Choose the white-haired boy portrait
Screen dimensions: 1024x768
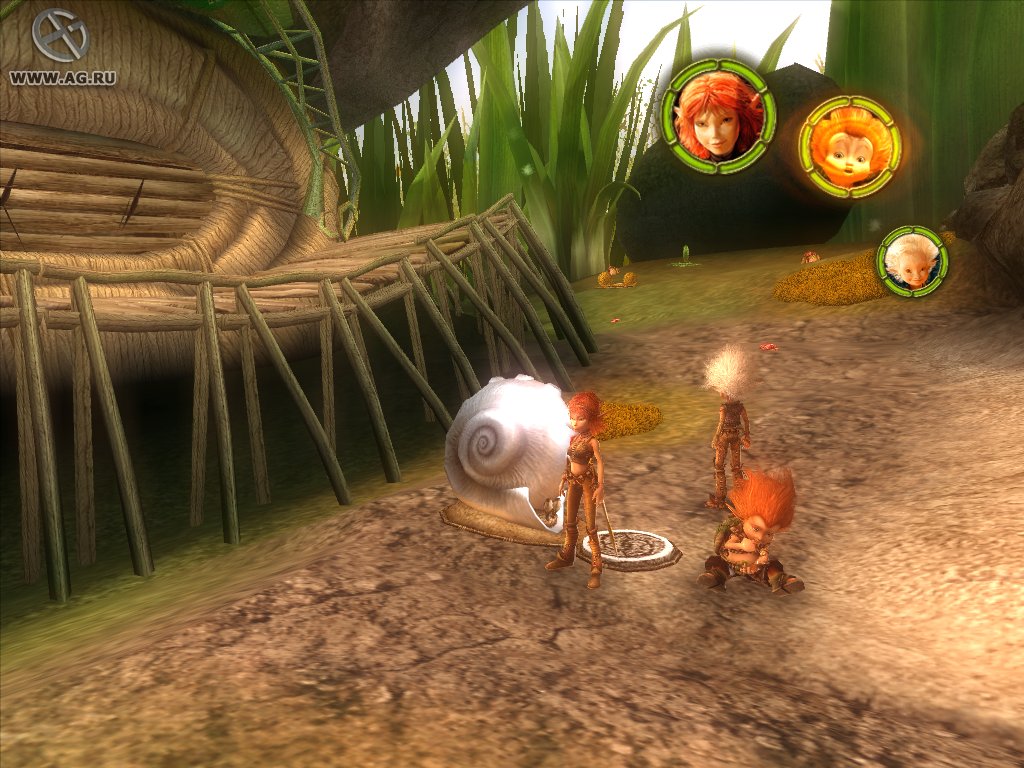point(912,260)
